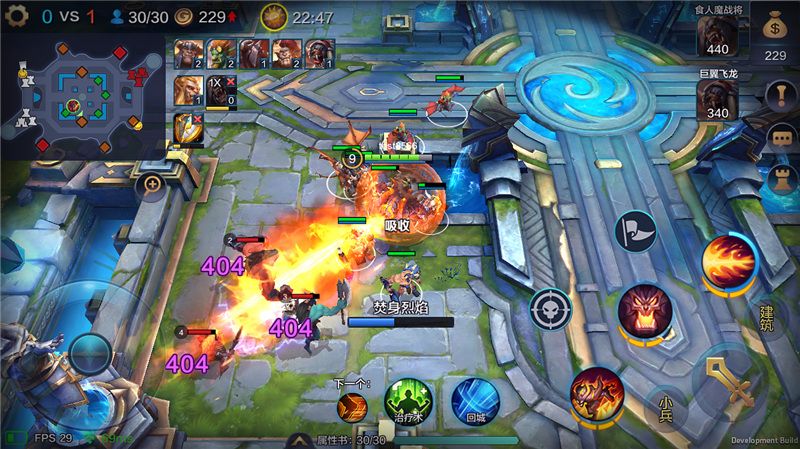This screenshot has height=449, width=800.
Task: Tap the sword basic attack button
Action: point(726,379)
